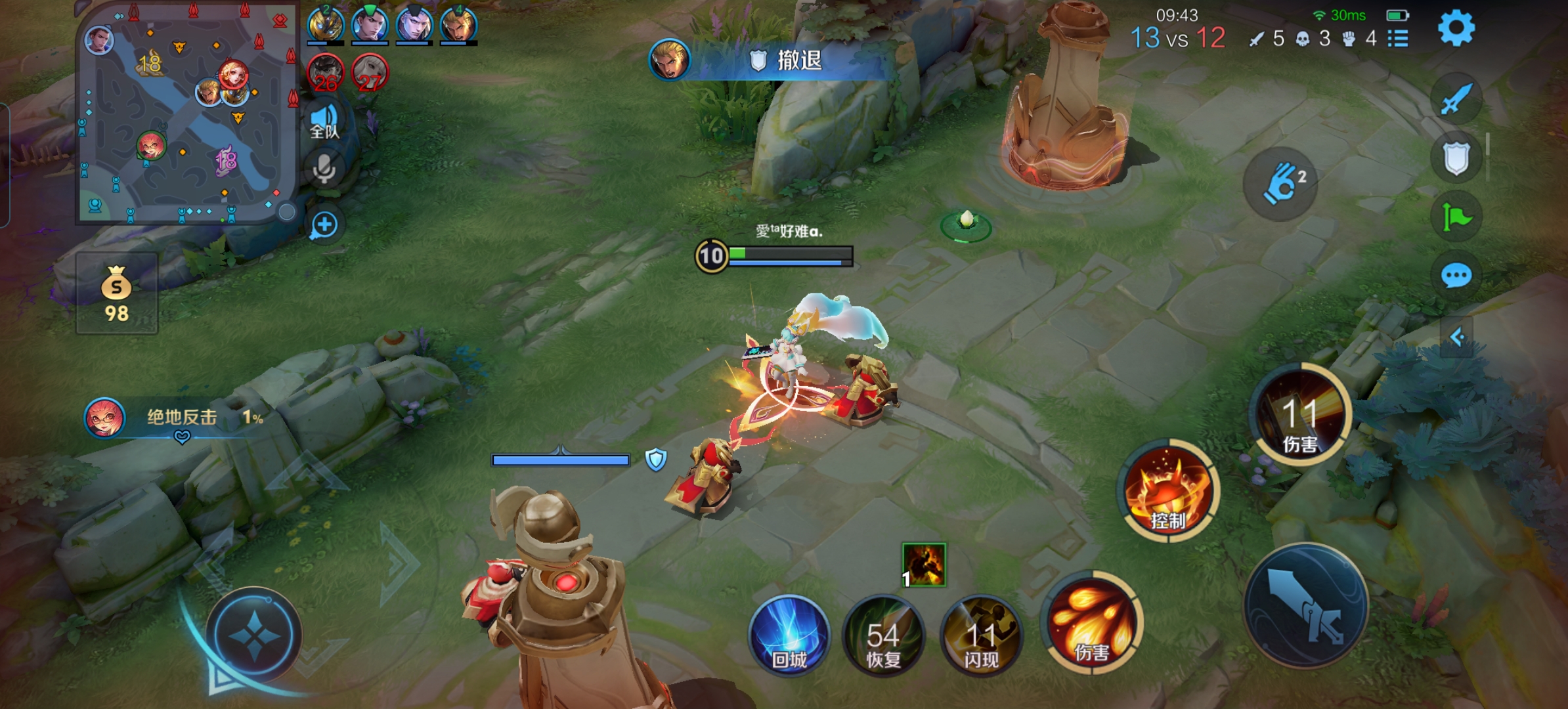Toggle the microphone button

coord(324,169)
